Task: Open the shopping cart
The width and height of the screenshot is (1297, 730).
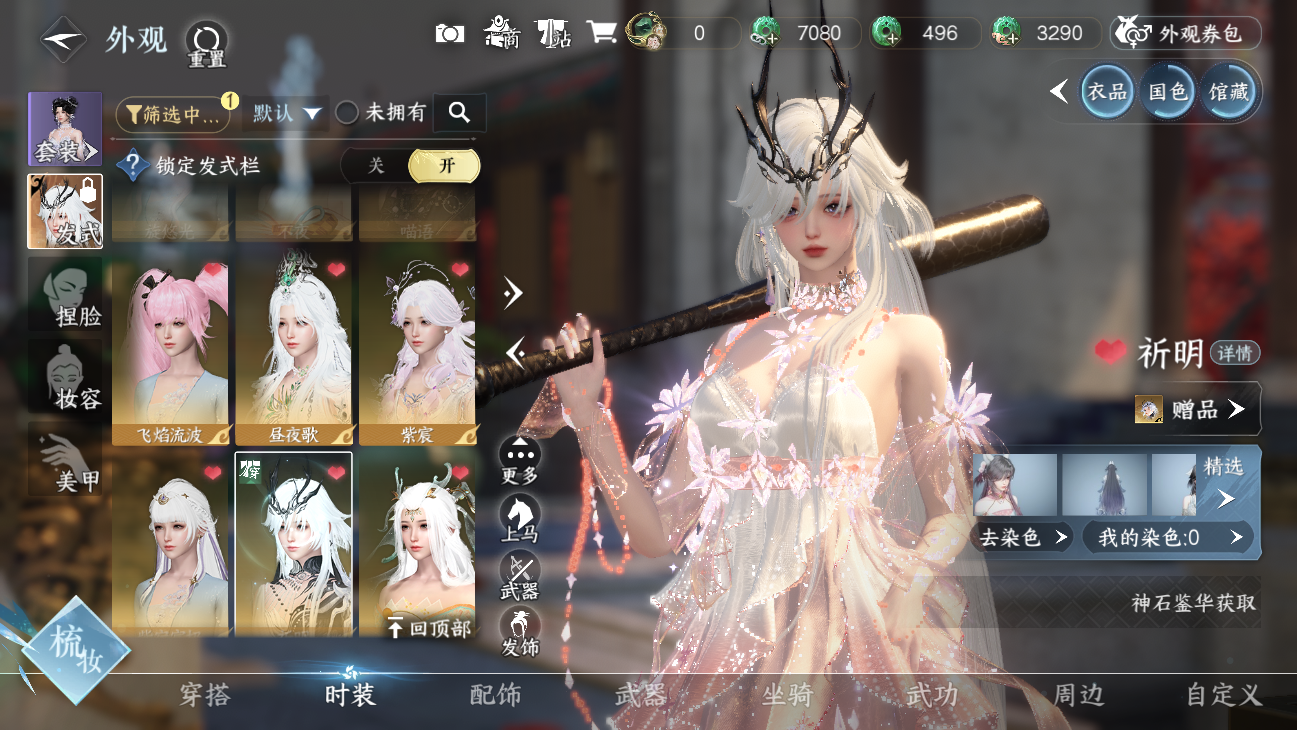Action: tap(600, 32)
